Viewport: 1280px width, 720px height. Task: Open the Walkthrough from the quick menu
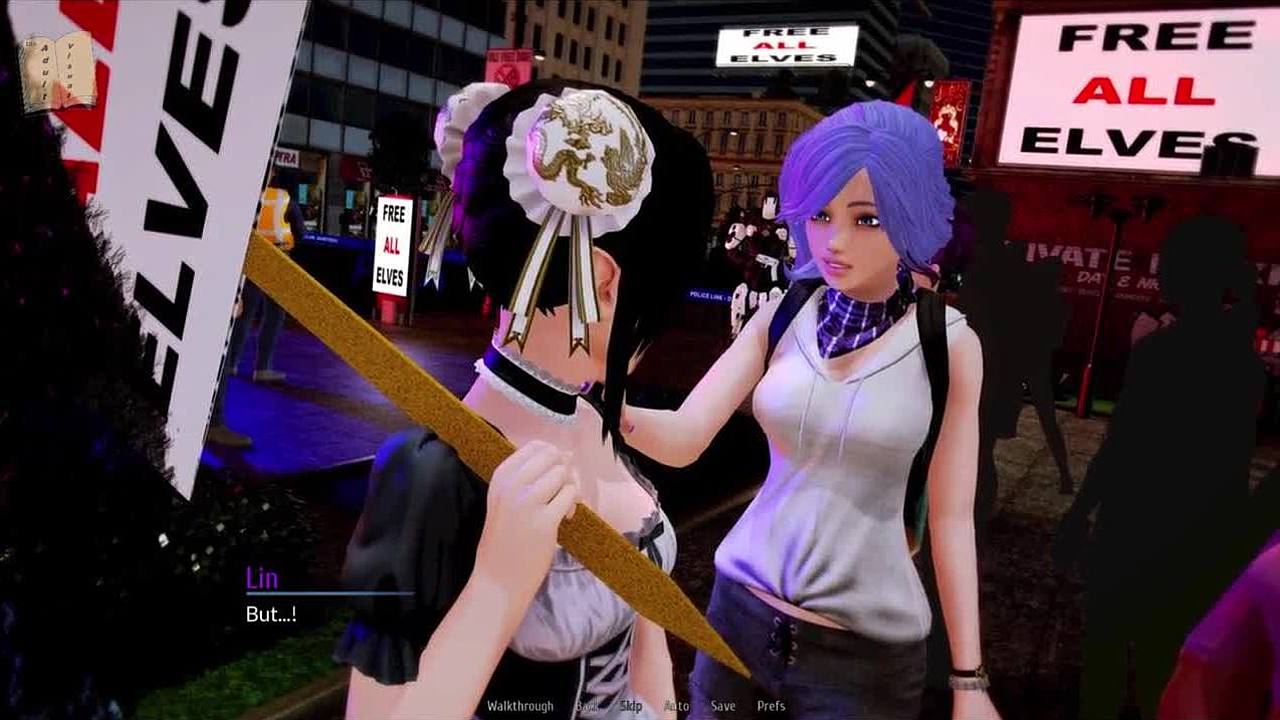point(520,706)
